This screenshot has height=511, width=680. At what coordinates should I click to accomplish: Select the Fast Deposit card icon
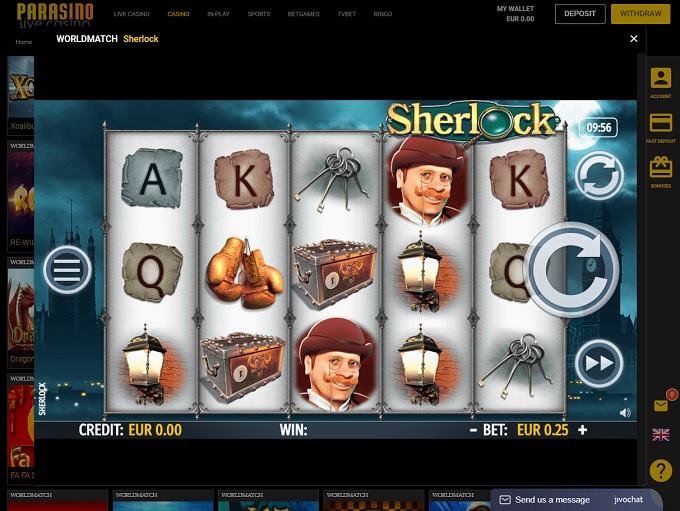[660, 125]
